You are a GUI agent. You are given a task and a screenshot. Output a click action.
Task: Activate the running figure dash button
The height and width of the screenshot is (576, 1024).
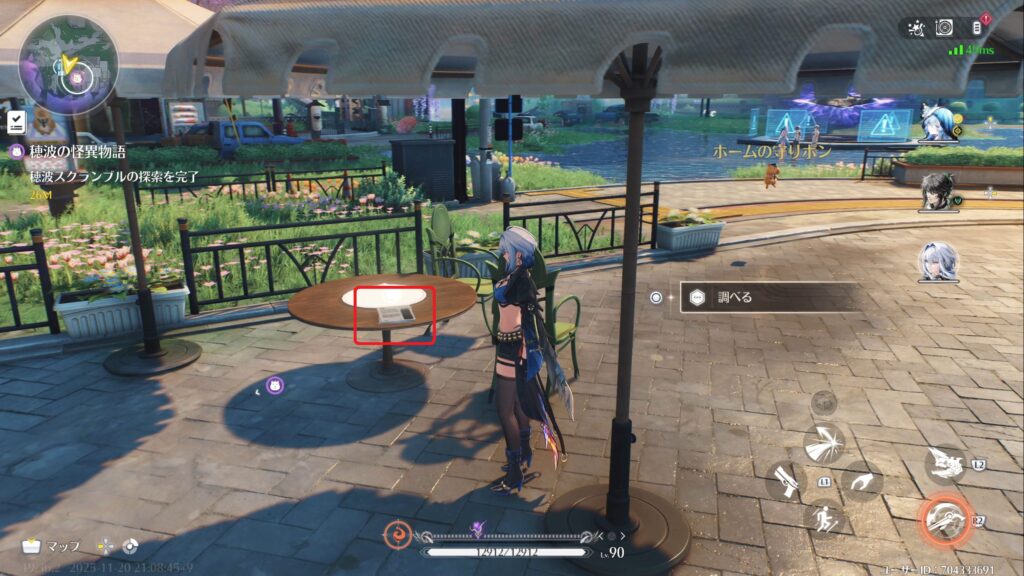(825, 519)
